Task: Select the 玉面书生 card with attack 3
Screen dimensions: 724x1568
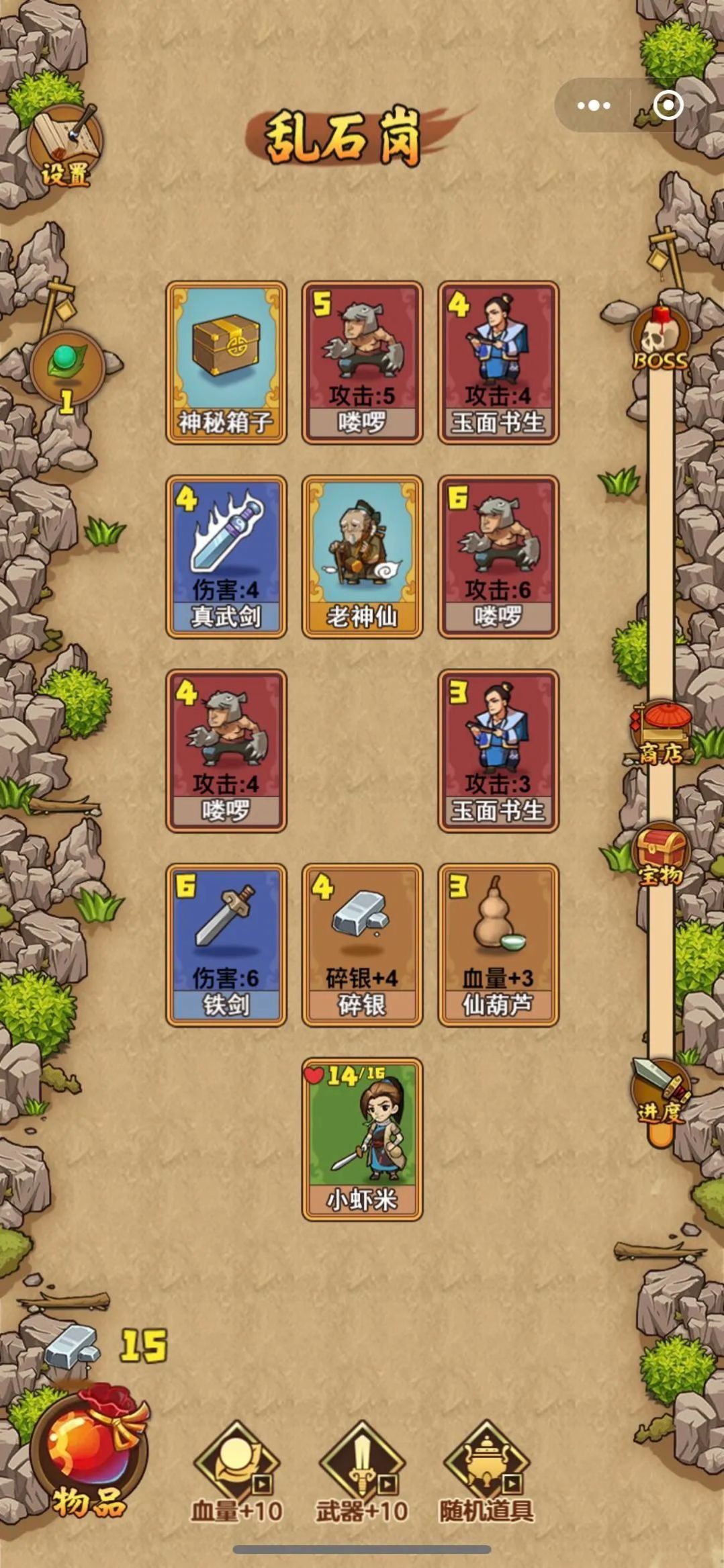Action: point(498,751)
